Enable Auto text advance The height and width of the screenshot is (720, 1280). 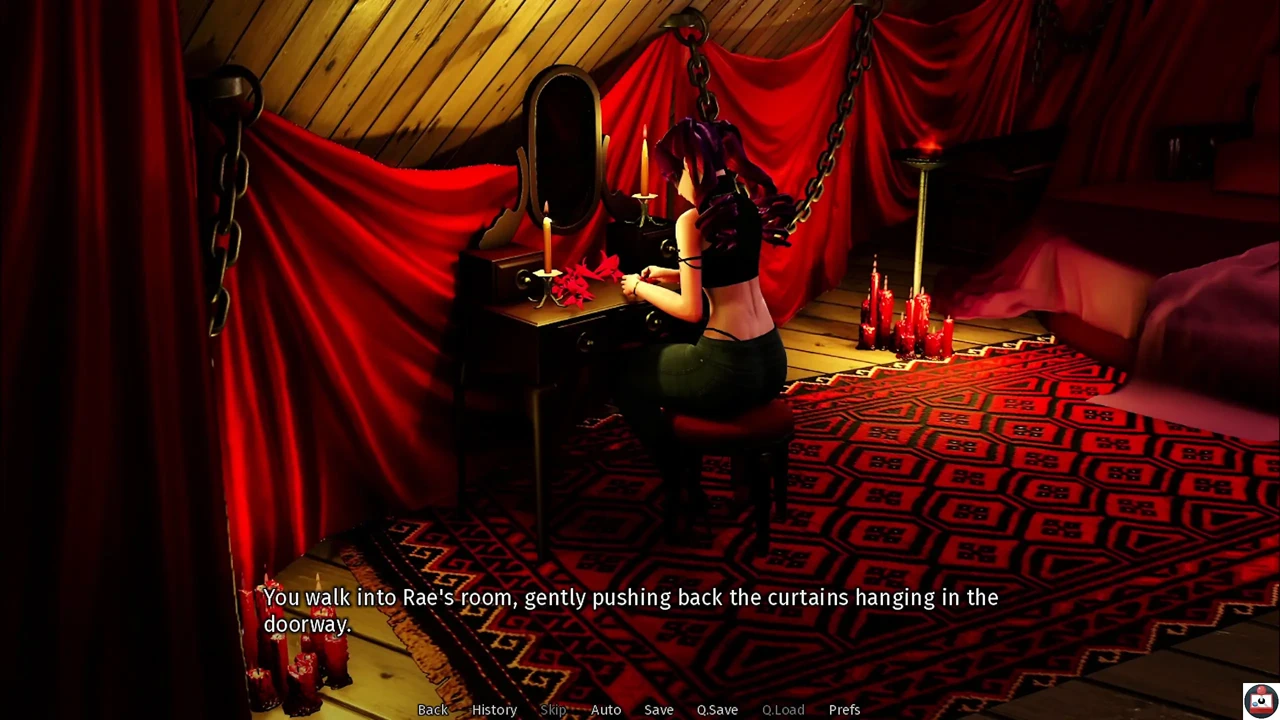(606, 710)
